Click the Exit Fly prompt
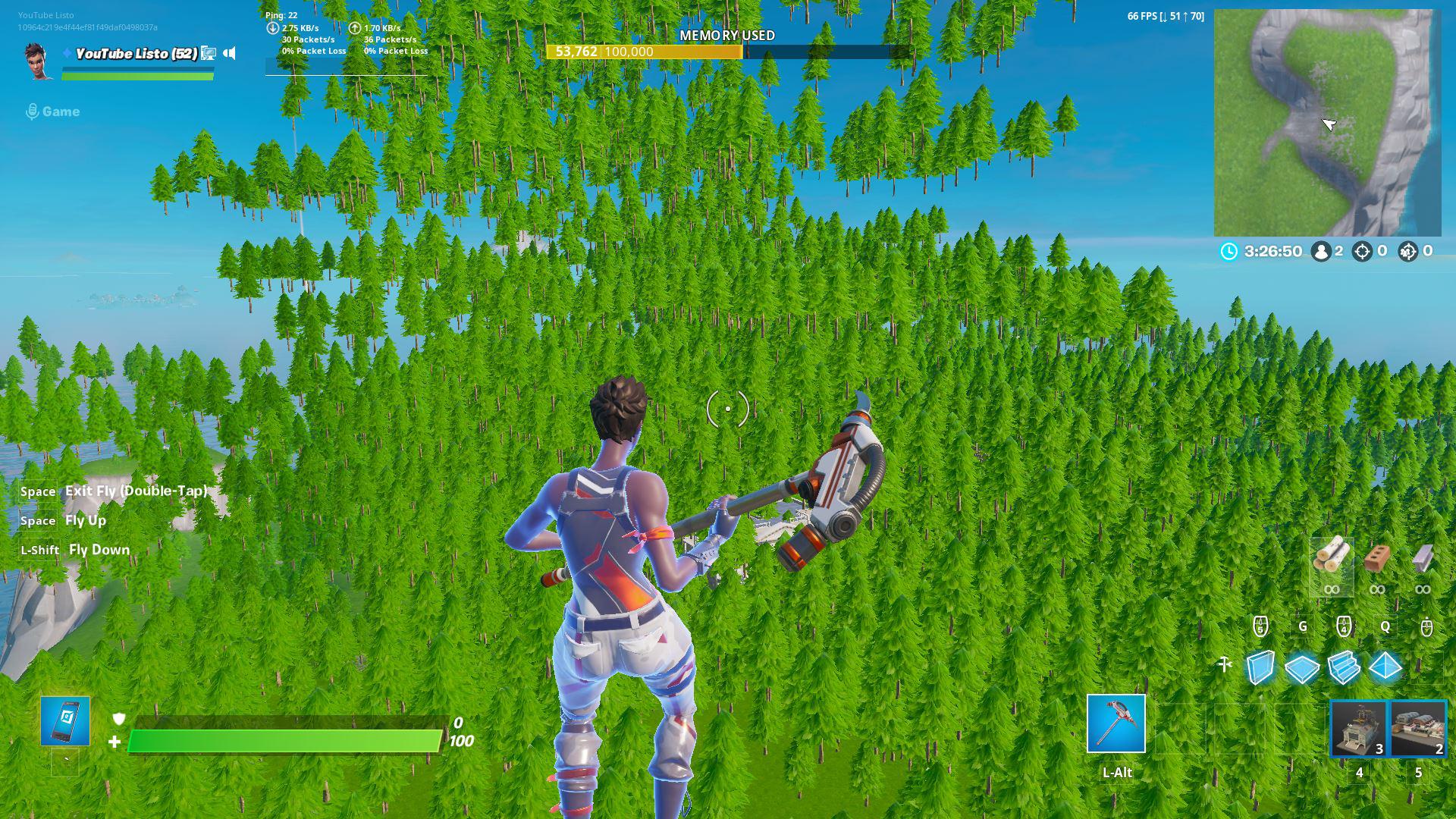This screenshot has height=819, width=1456. click(135, 491)
